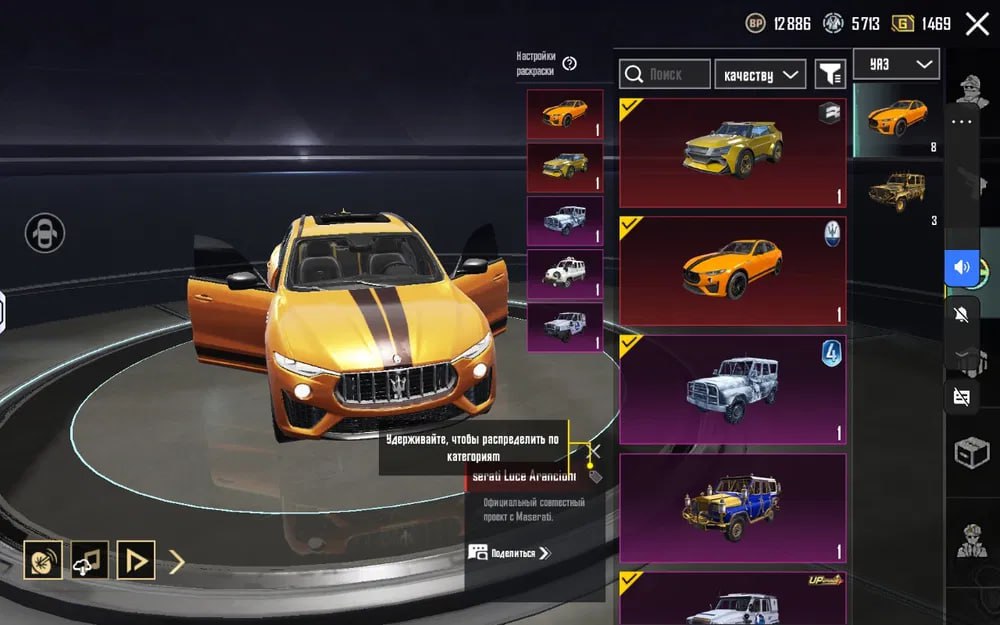Open the filter funnel options

(830, 74)
